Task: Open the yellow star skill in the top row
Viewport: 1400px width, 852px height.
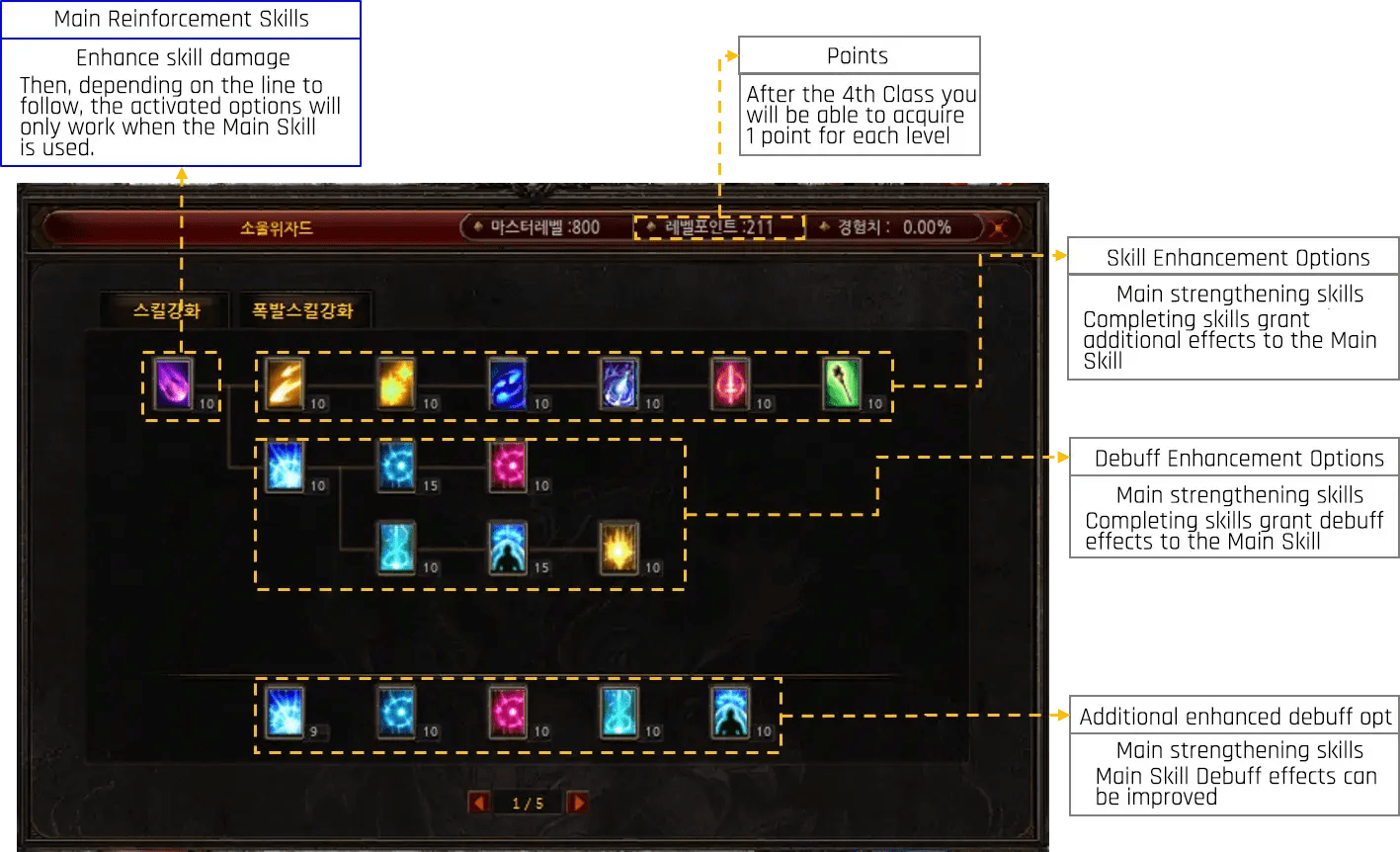Action: (396, 383)
